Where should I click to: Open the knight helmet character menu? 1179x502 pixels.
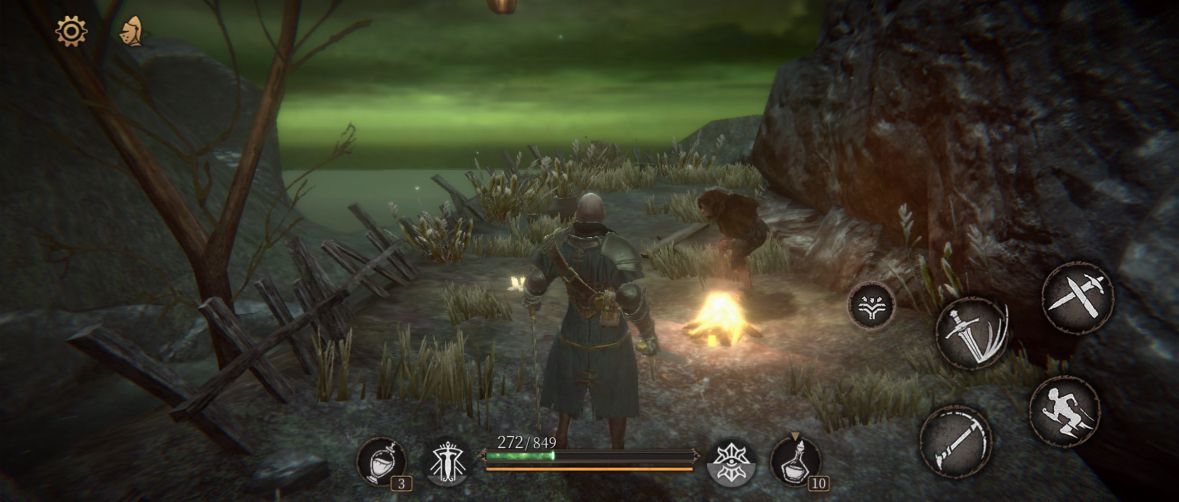click(x=130, y=31)
